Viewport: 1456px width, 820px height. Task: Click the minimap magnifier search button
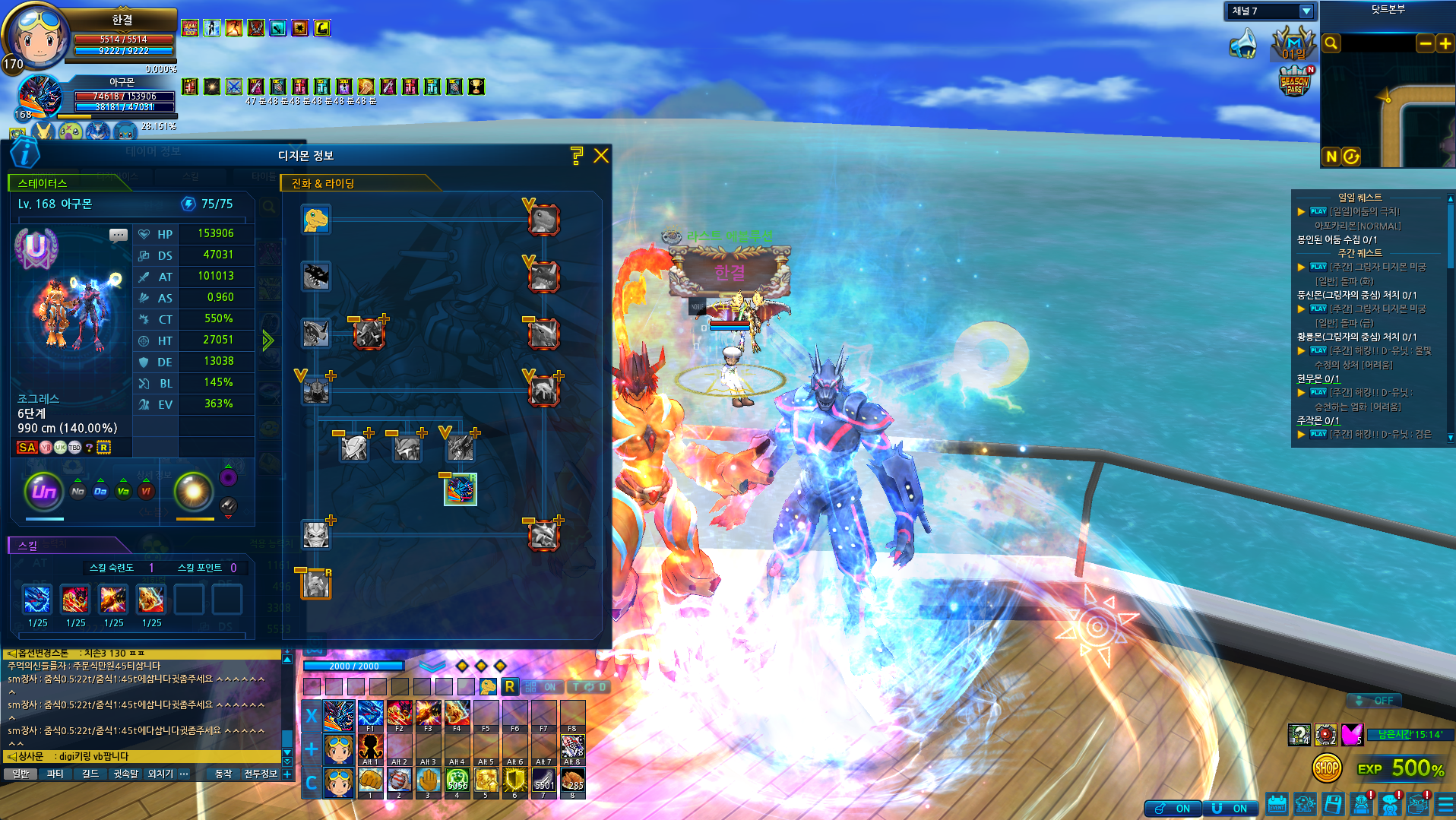1331,43
